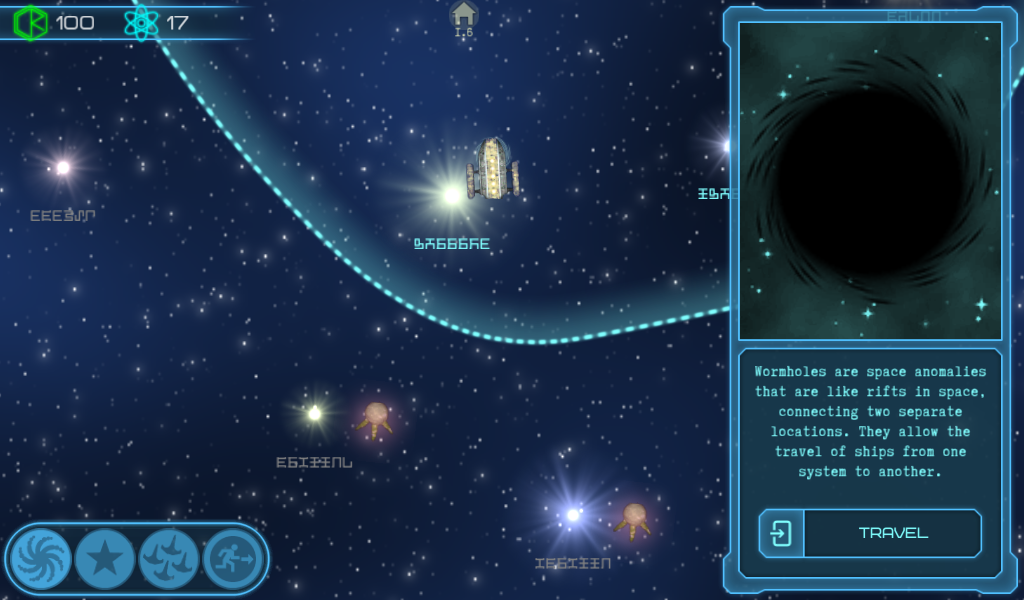This screenshot has width=1024, height=600.
Task: Select the wormhole image thumbnail
Action: coord(870,181)
